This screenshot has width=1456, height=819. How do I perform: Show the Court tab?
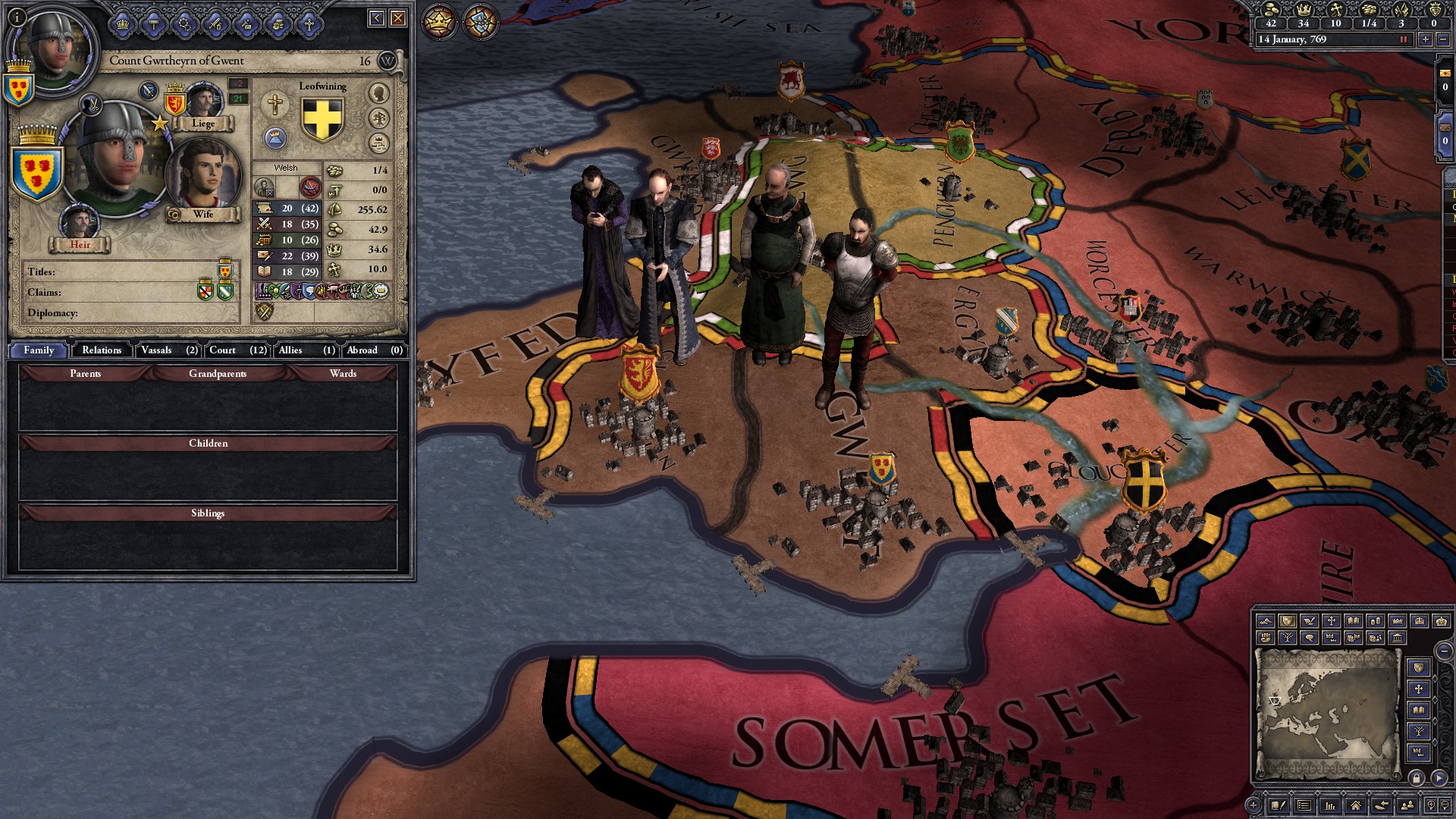coord(237,350)
